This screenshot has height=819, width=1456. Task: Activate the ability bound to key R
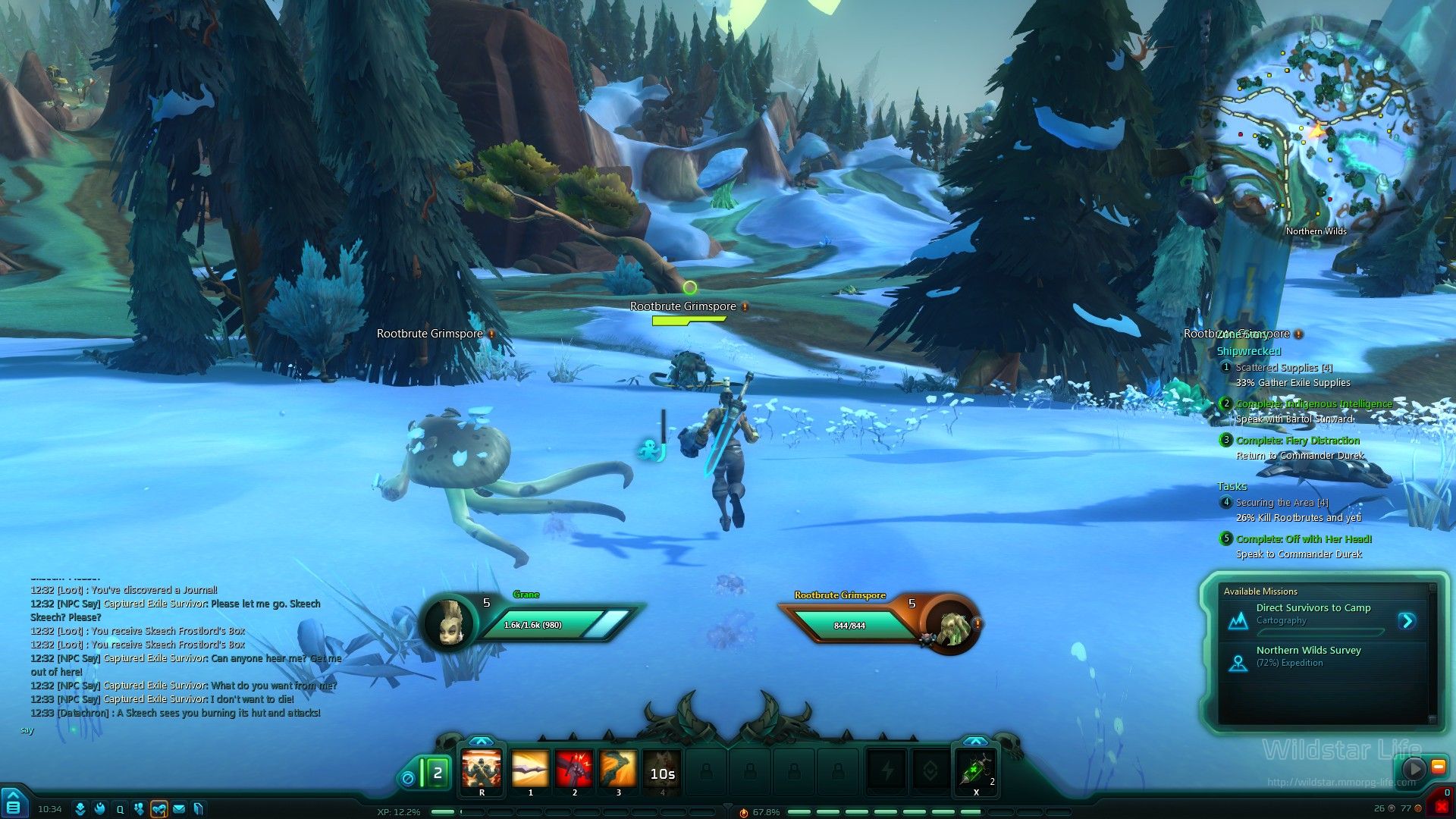coord(482,770)
